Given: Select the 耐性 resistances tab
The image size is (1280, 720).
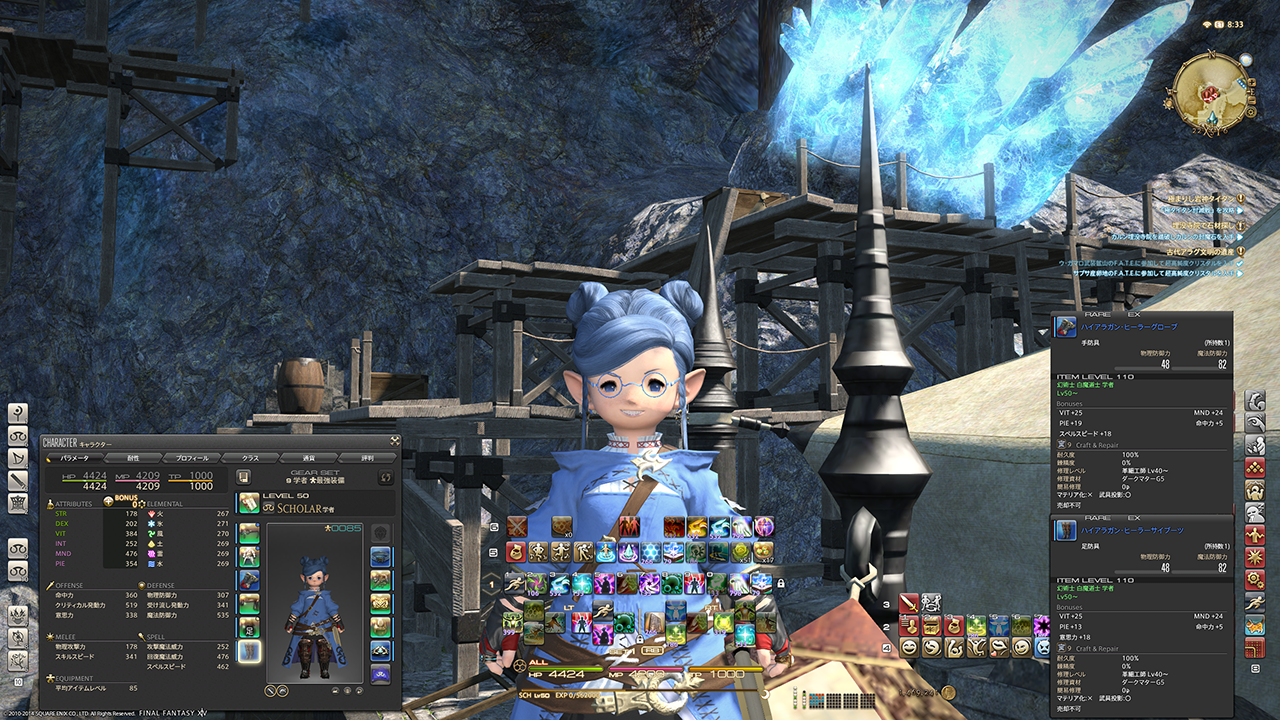Looking at the screenshot, I should [x=133, y=457].
